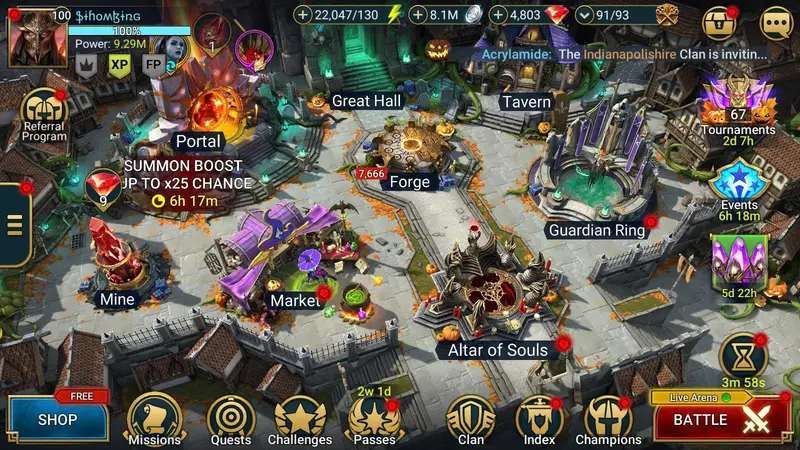Viewport: 800px width, 450px height.
Task: Open the Challenges menu
Action: point(299,417)
